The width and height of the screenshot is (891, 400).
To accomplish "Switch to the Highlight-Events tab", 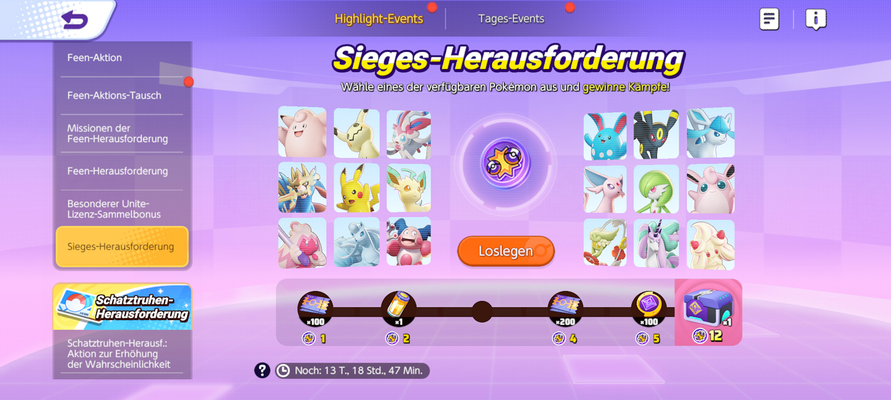I will [379, 18].
